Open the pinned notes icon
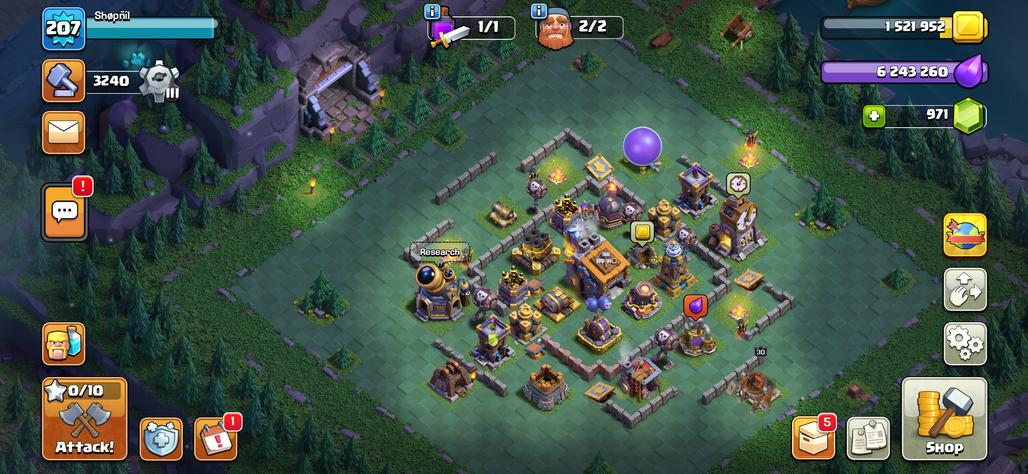 [868, 437]
